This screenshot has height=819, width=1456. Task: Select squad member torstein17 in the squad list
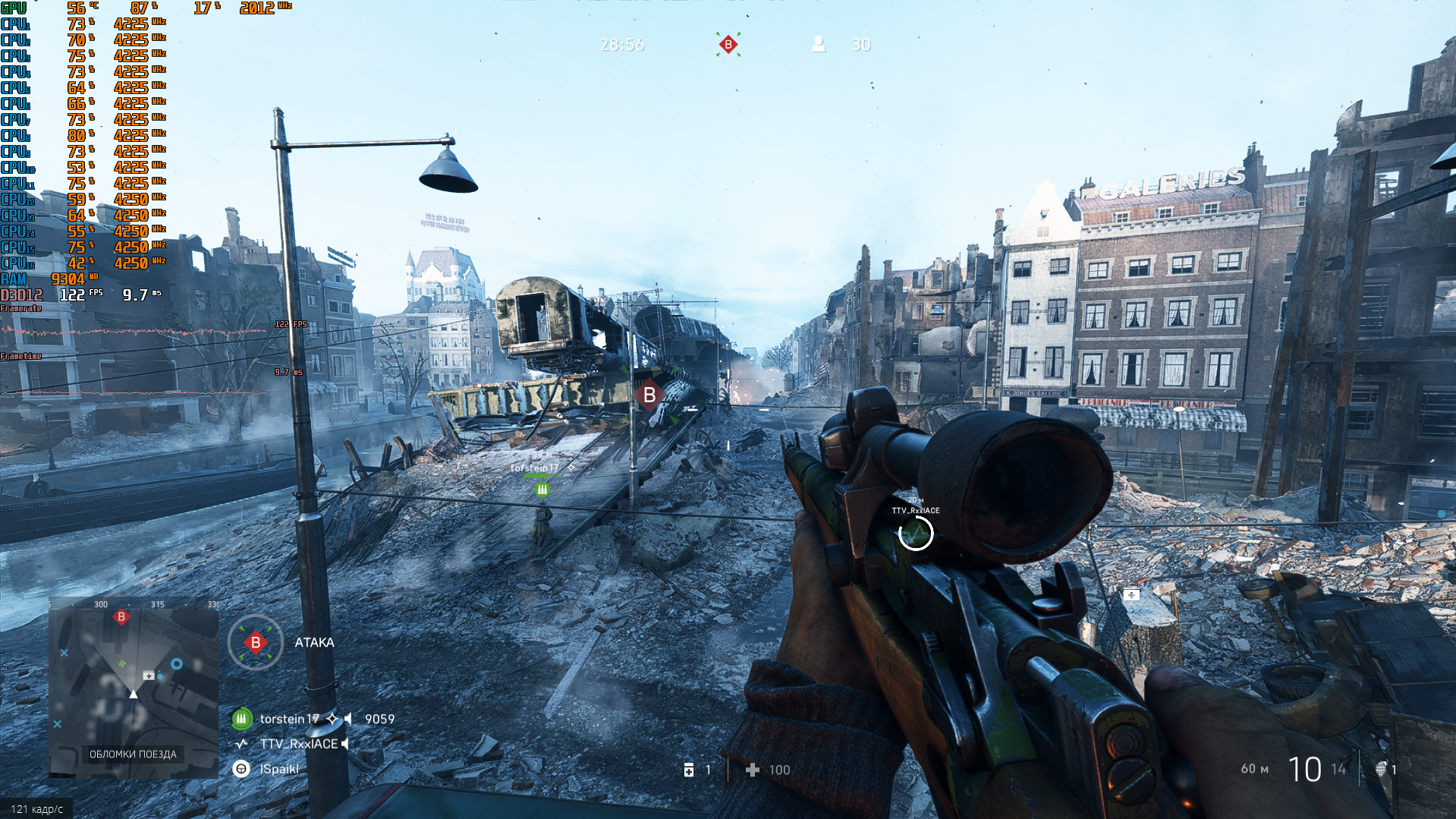289,719
